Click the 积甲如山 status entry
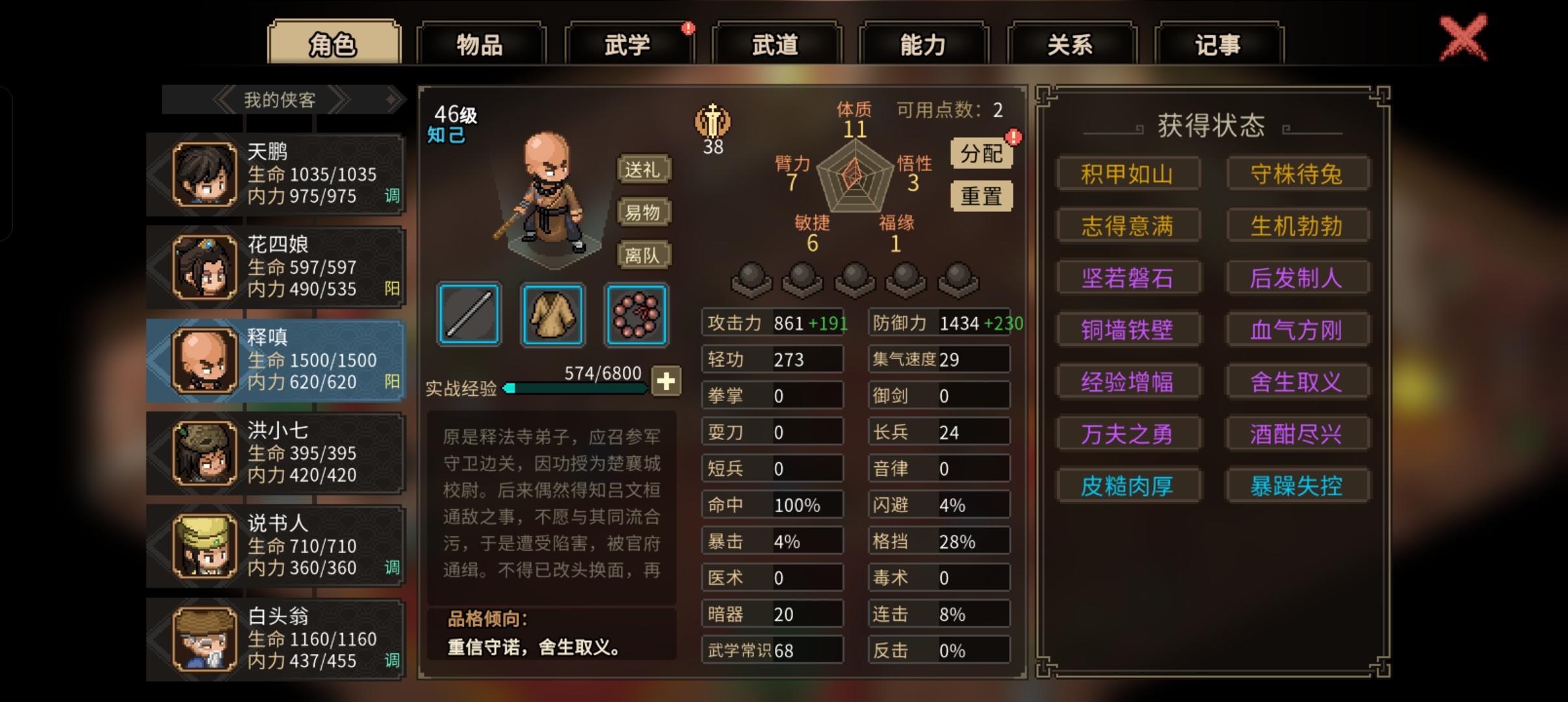Screen dimensions: 1568x702 click(x=1129, y=173)
